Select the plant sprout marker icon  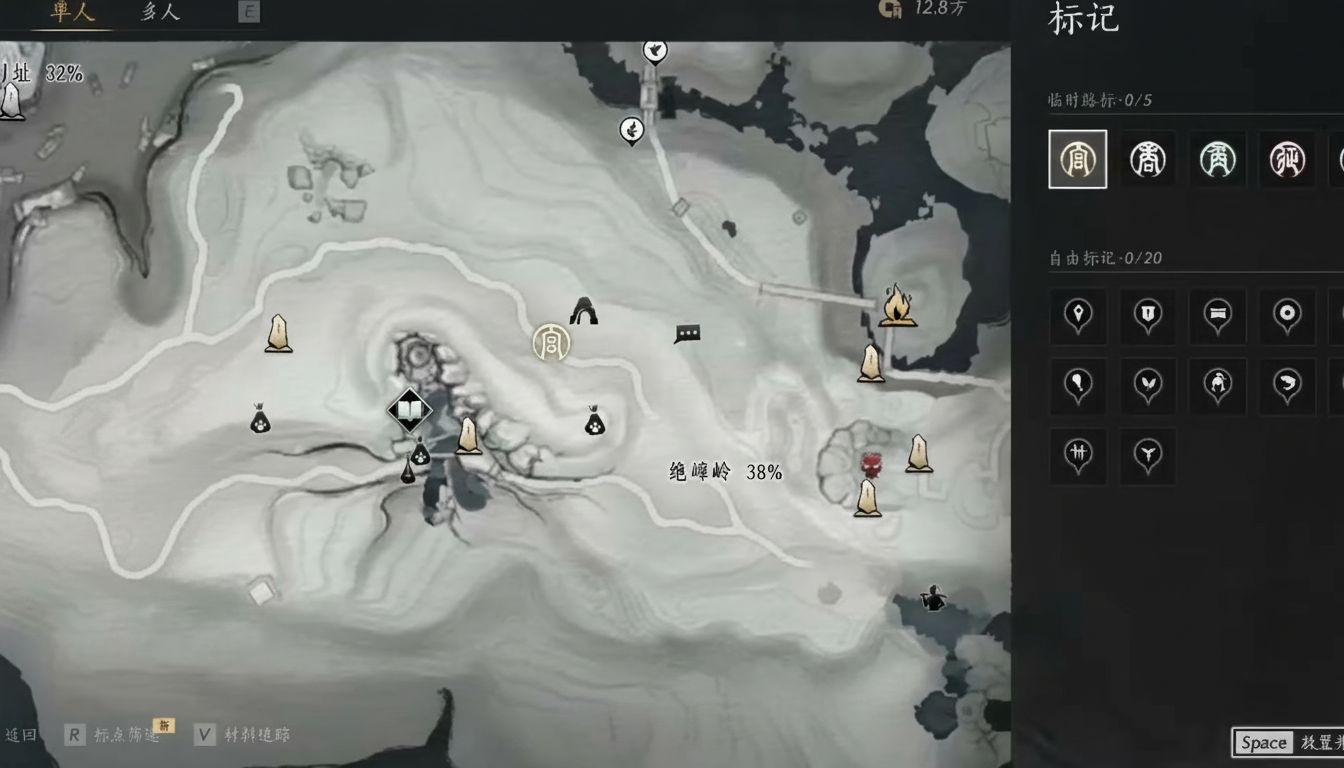(1147, 386)
